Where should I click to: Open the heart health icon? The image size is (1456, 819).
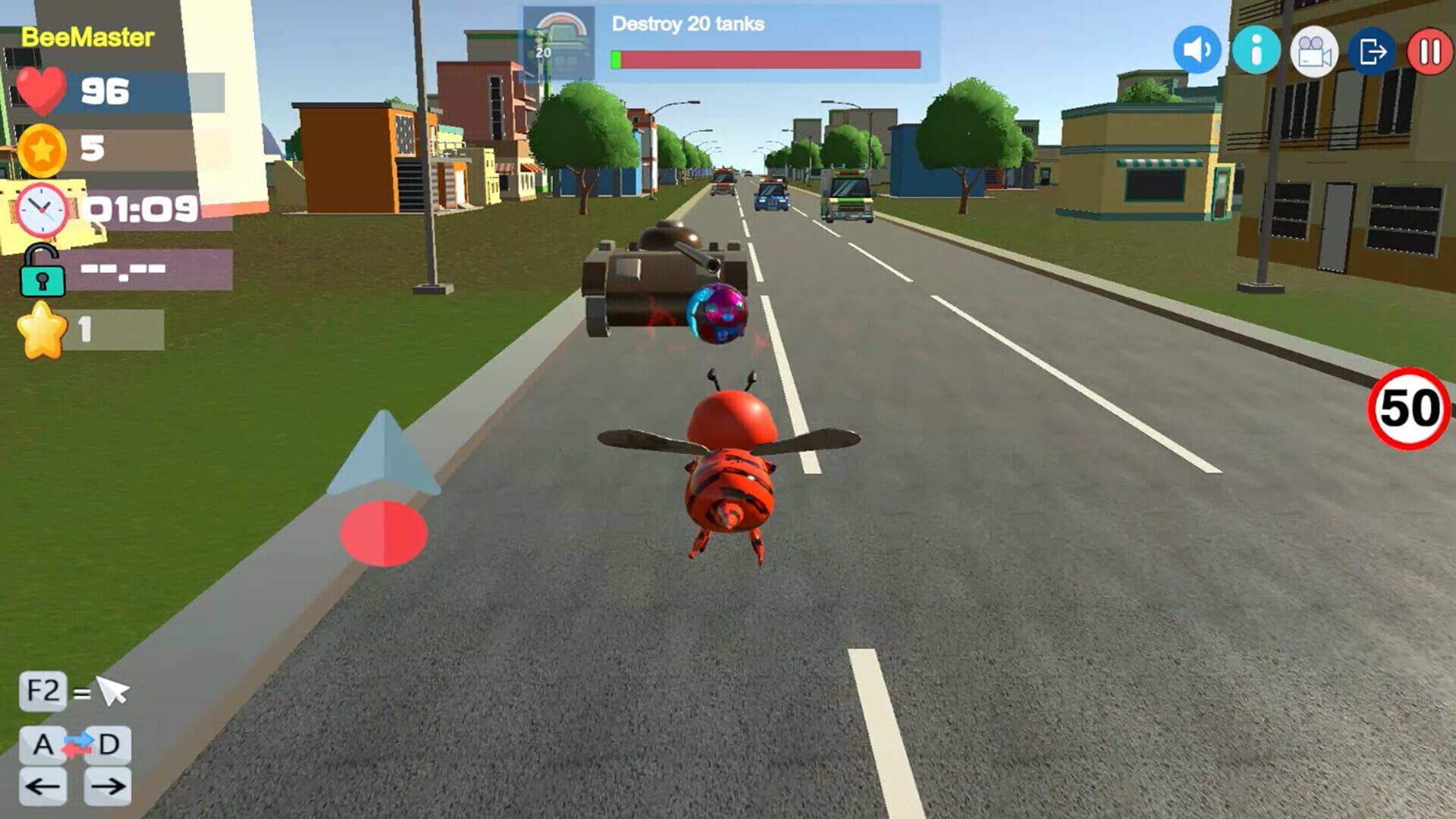tap(39, 91)
